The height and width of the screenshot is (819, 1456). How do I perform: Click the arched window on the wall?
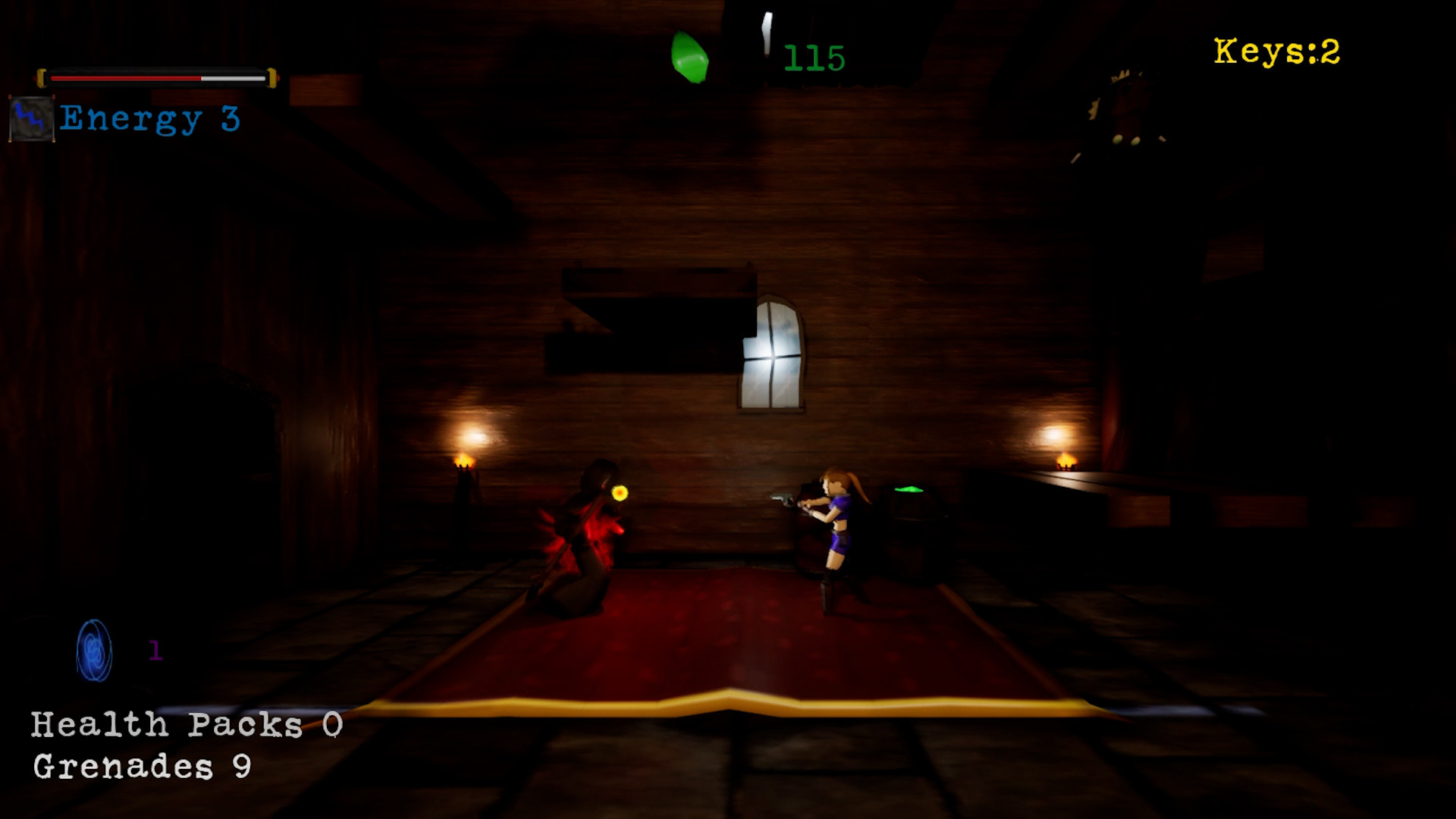[772, 355]
